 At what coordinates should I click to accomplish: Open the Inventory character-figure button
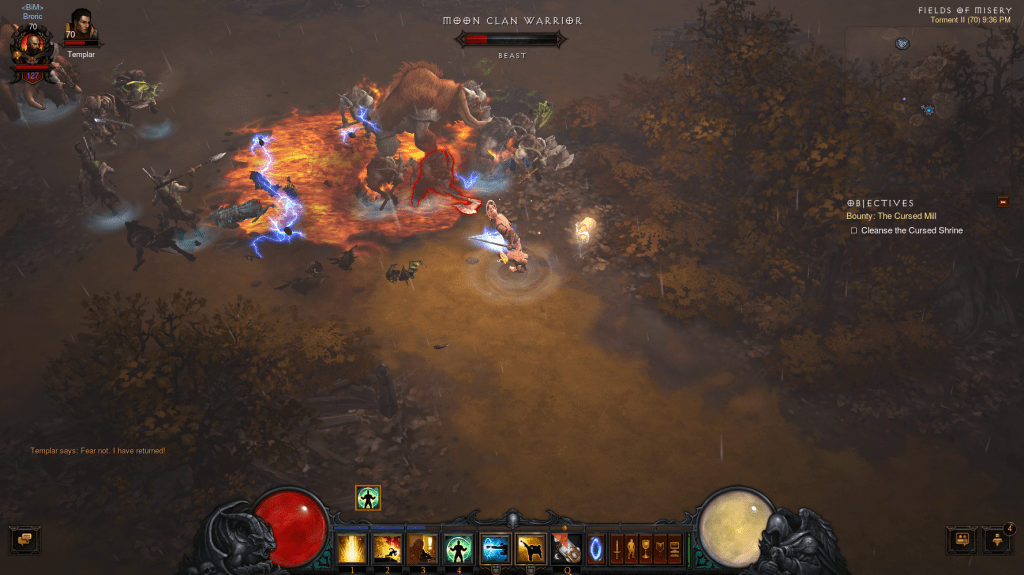coord(630,549)
